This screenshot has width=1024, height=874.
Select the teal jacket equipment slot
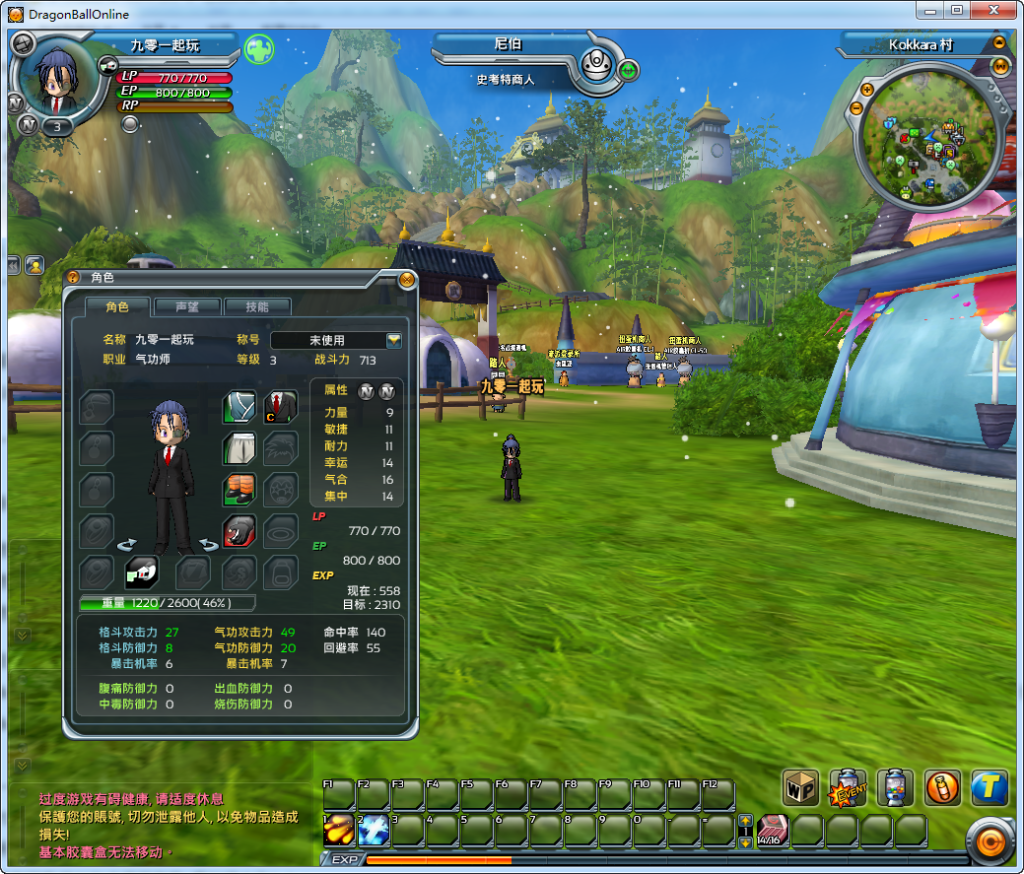(x=239, y=406)
